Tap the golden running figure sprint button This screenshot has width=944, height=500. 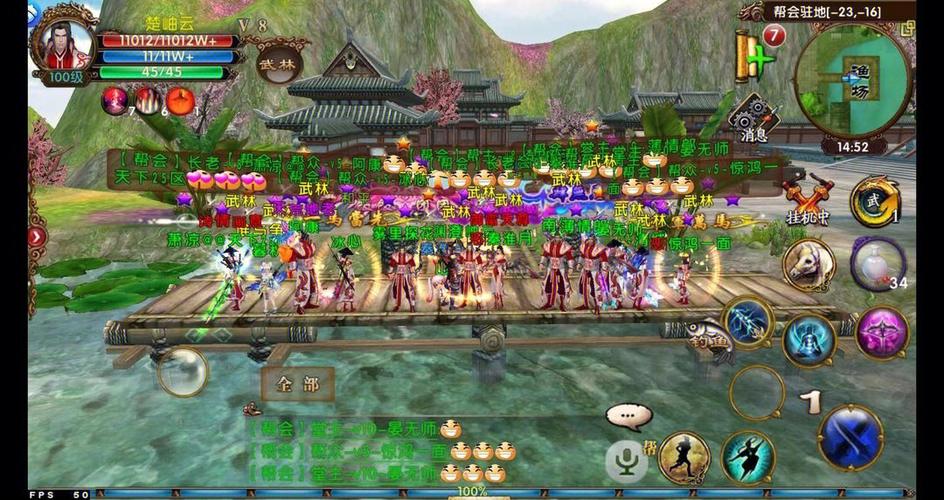click(x=684, y=458)
